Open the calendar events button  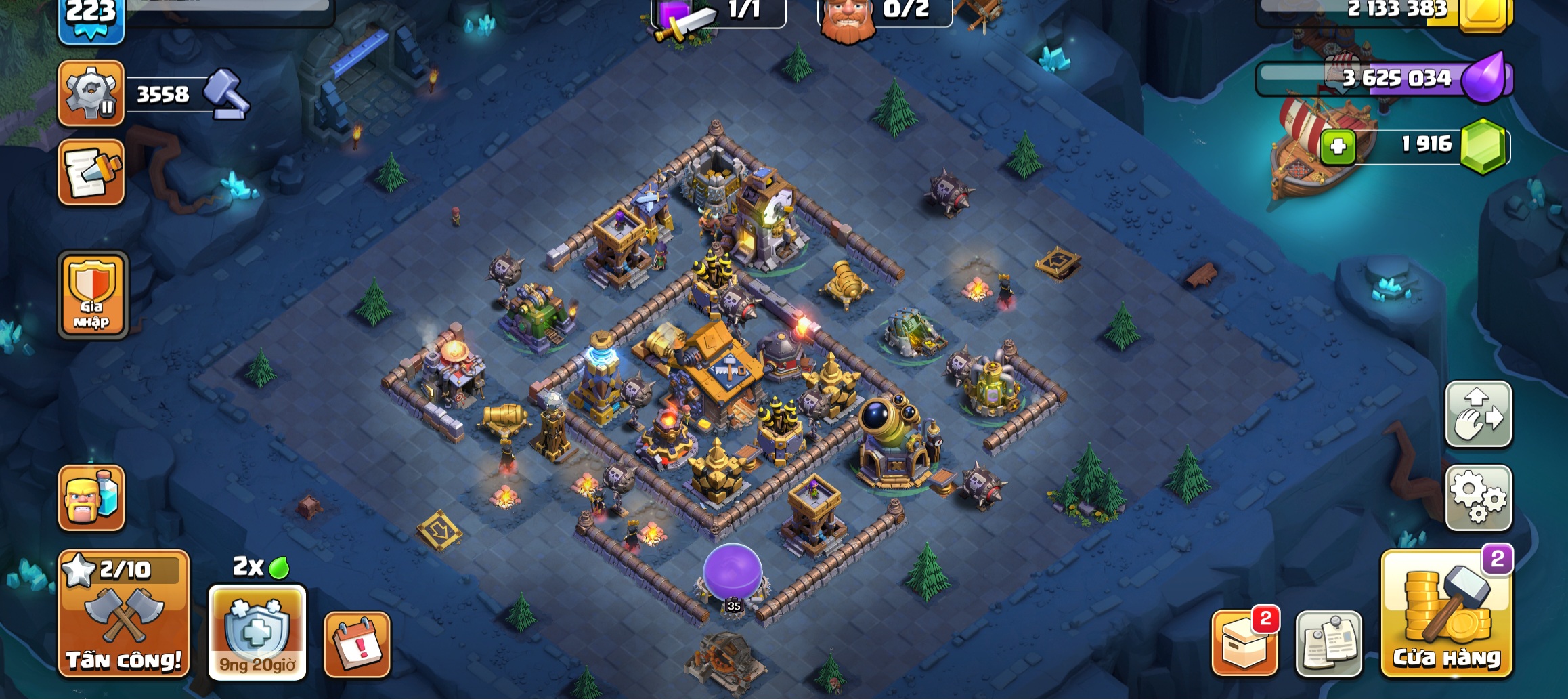tap(357, 645)
